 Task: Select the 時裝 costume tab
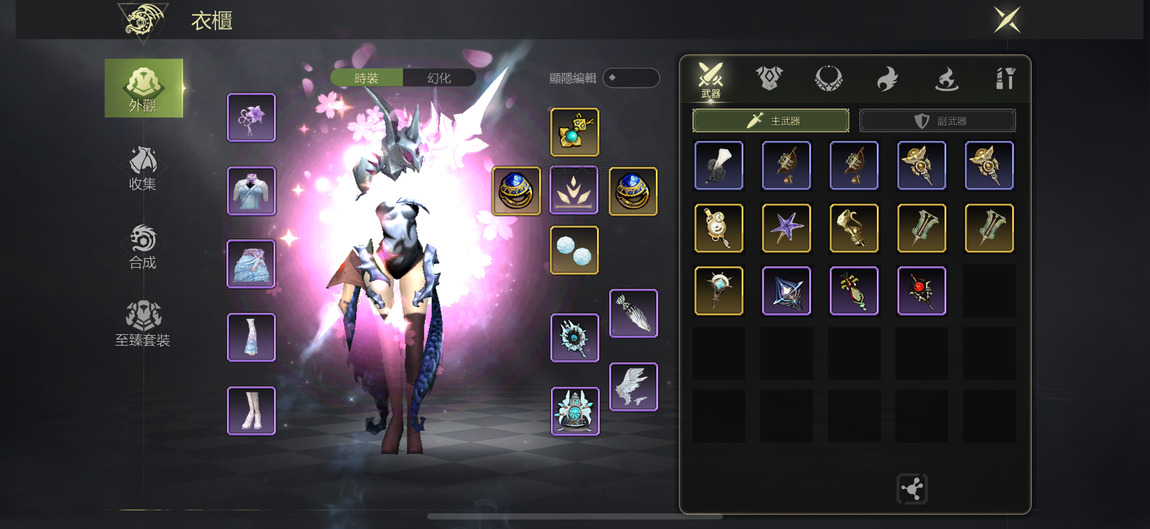[x=367, y=78]
